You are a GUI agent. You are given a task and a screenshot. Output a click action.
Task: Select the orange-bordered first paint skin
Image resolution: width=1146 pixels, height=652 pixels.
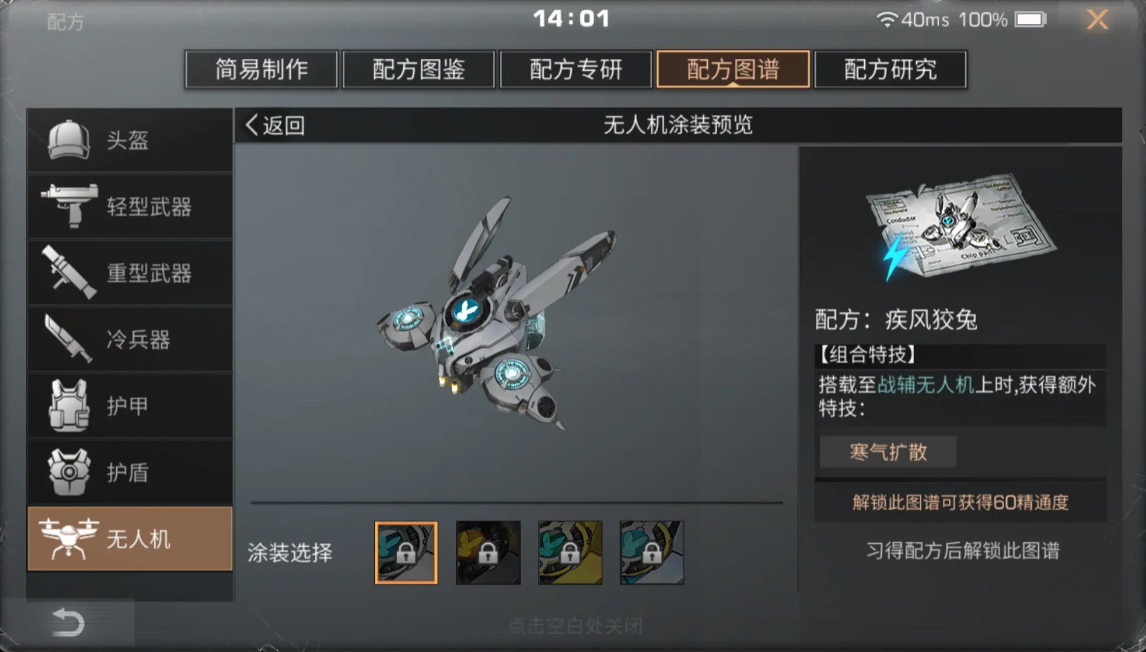point(406,552)
